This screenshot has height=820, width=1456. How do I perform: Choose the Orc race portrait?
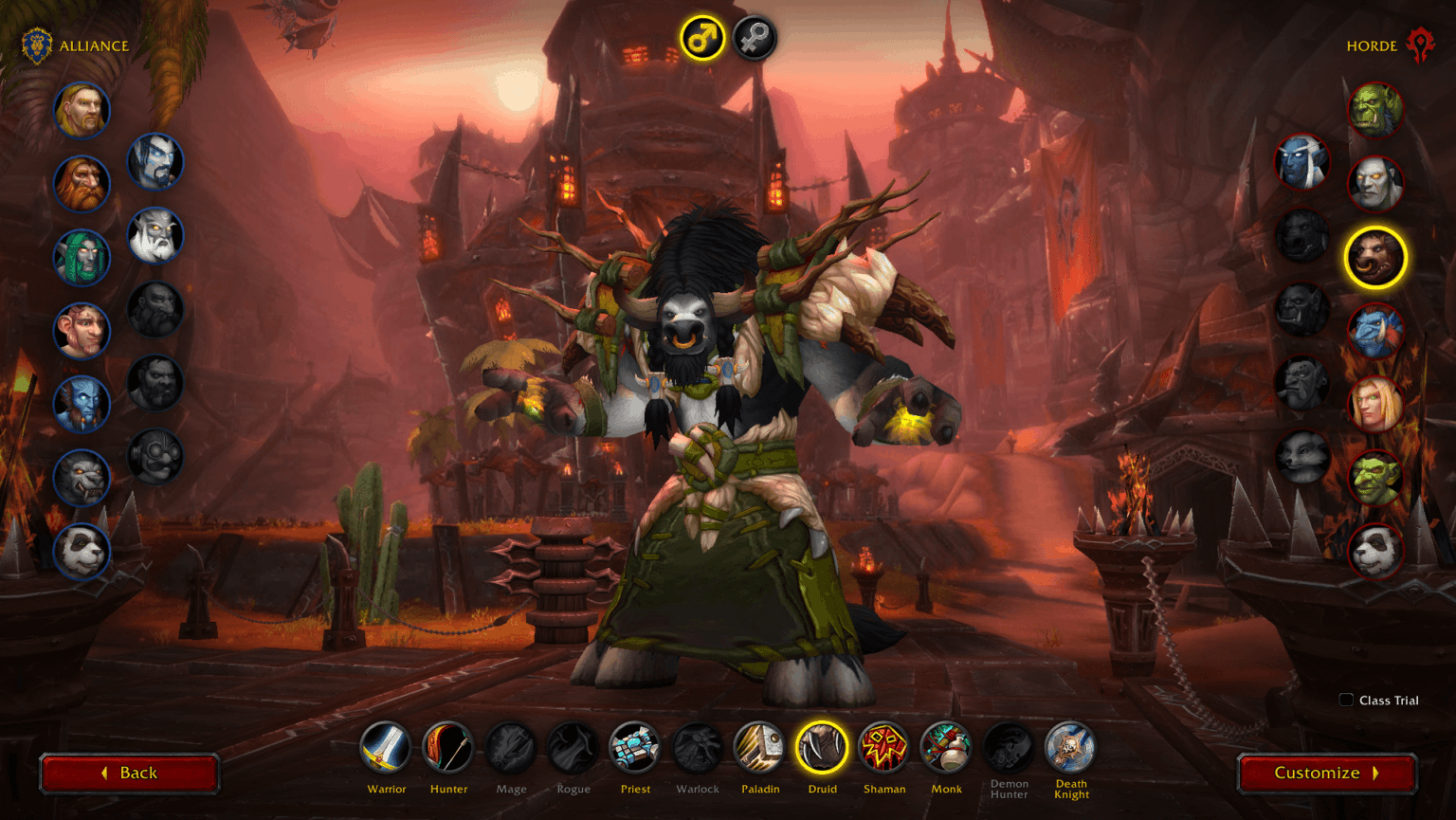[x=1376, y=110]
